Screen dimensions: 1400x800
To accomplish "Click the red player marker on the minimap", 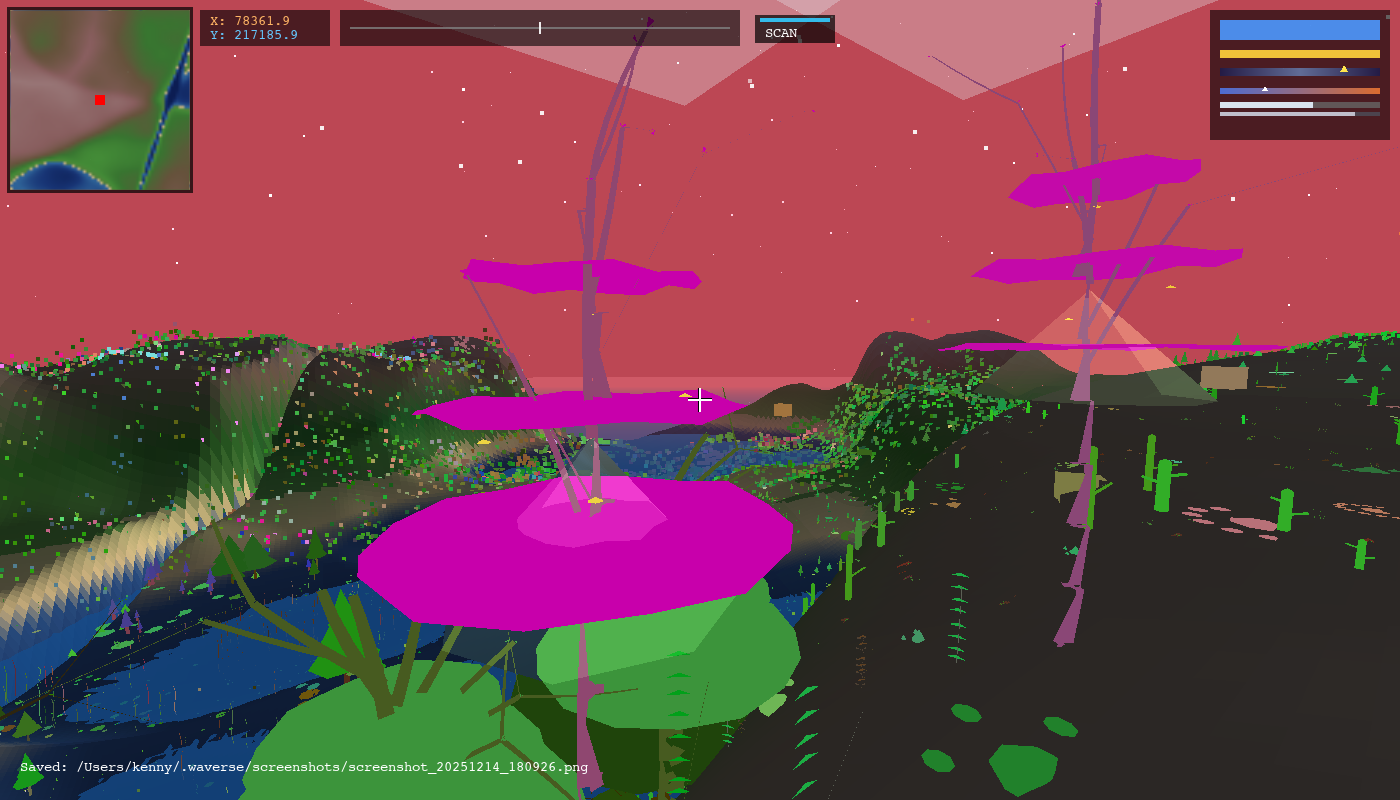I will click(x=98, y=100).
